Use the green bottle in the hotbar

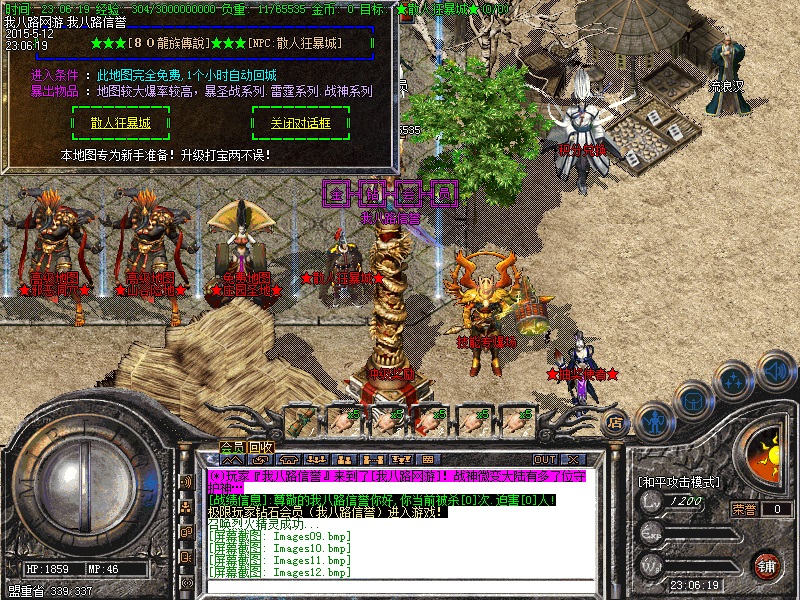pyautogui.click(x=302, y=419)
